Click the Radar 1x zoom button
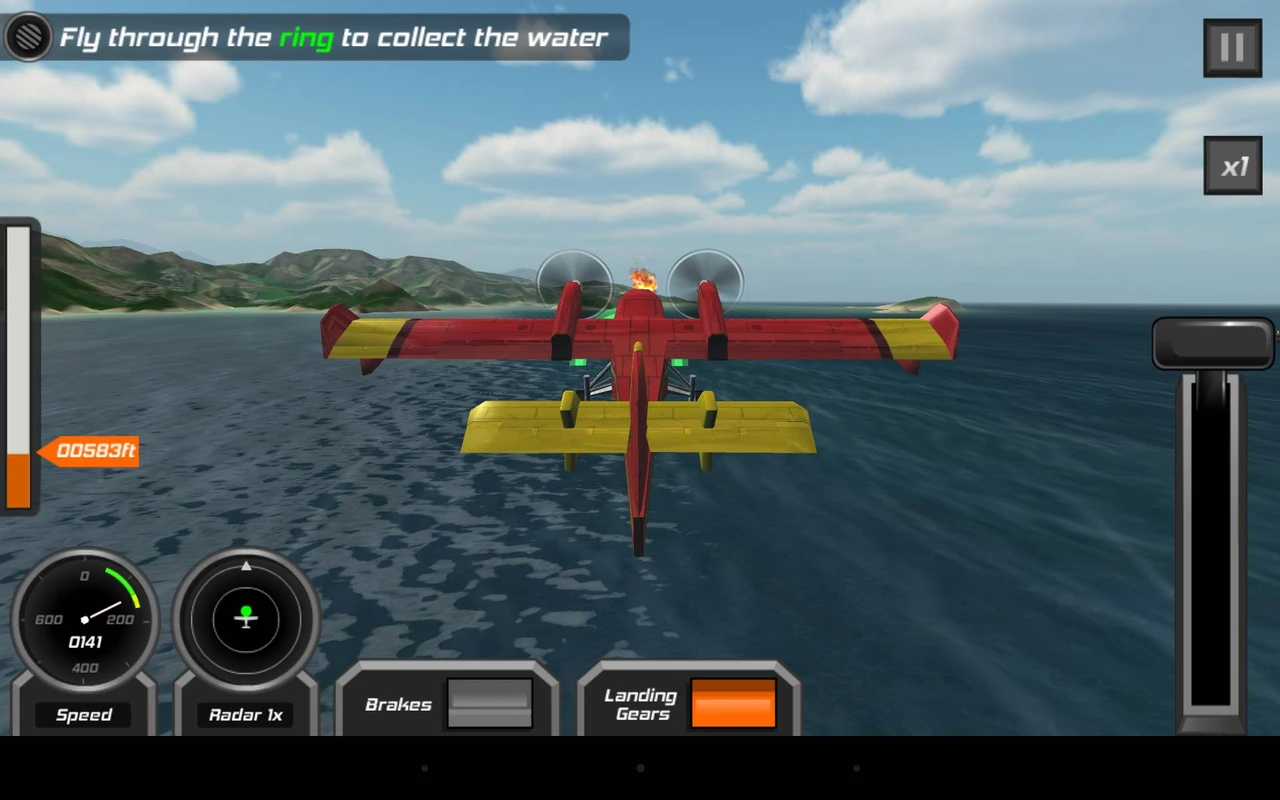The image size is (1280, 800). point(246,714)
